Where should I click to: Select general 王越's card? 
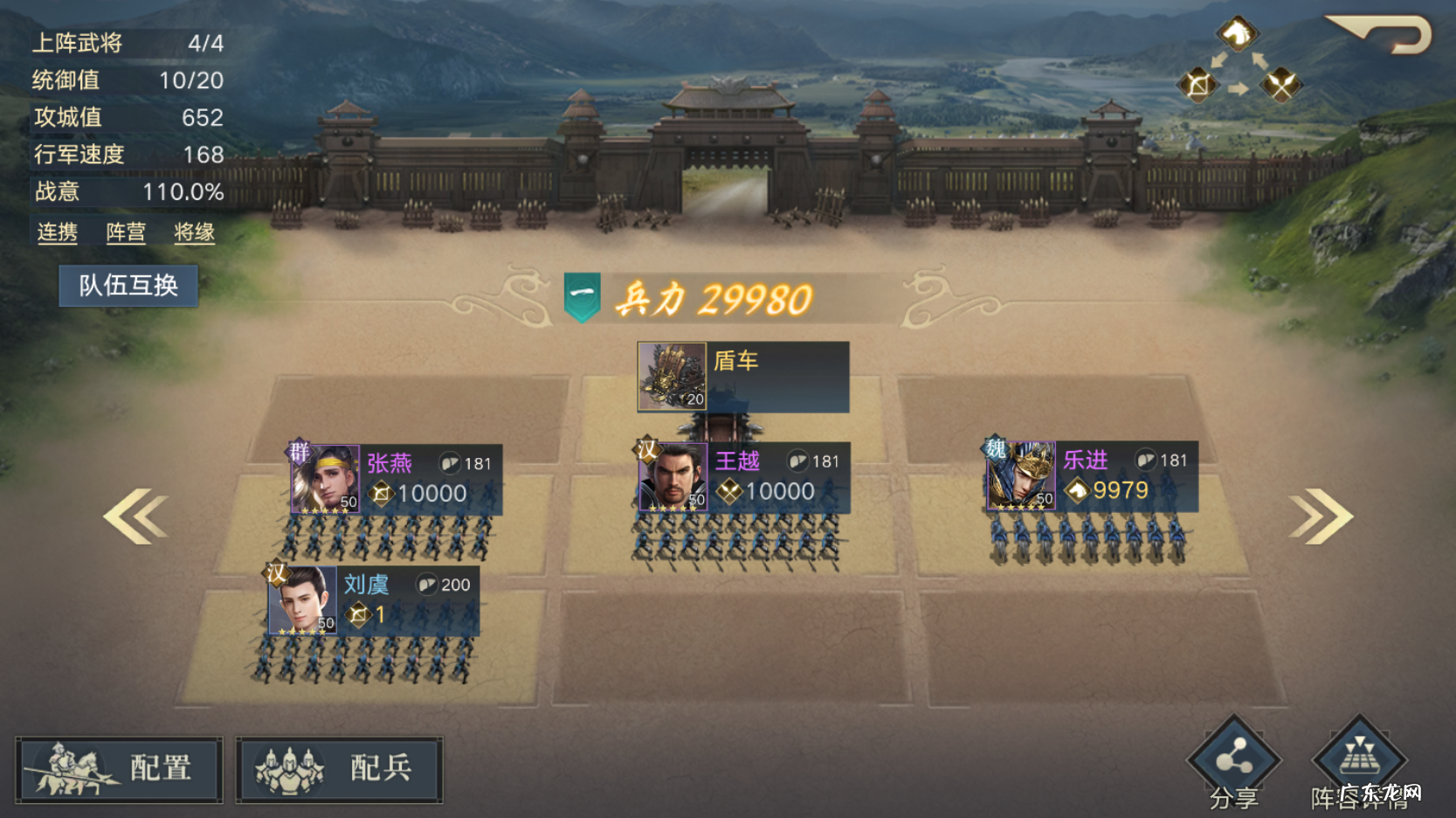click(x=744, y=477)
